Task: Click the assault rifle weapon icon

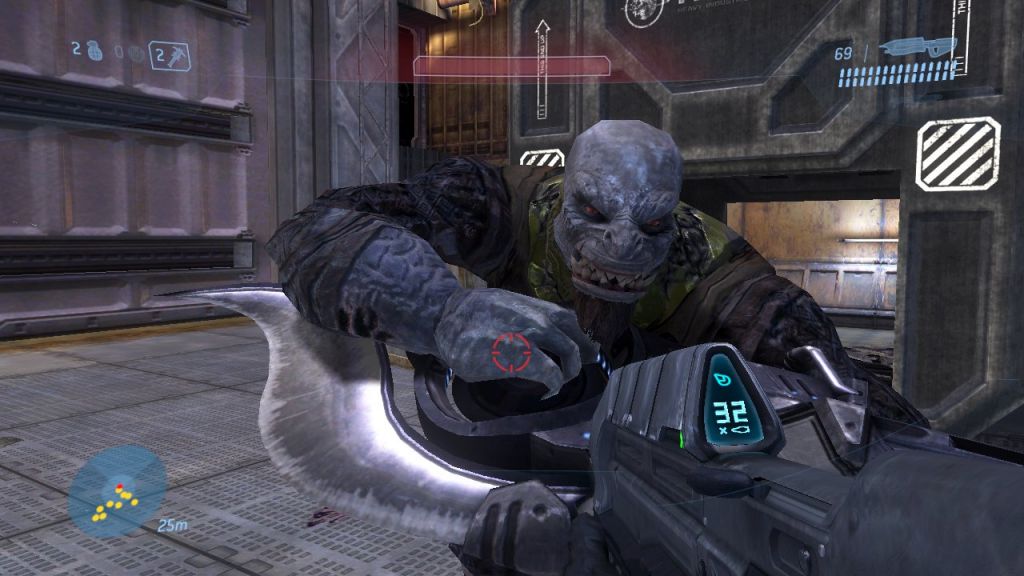Action: (x=918, y=46)
